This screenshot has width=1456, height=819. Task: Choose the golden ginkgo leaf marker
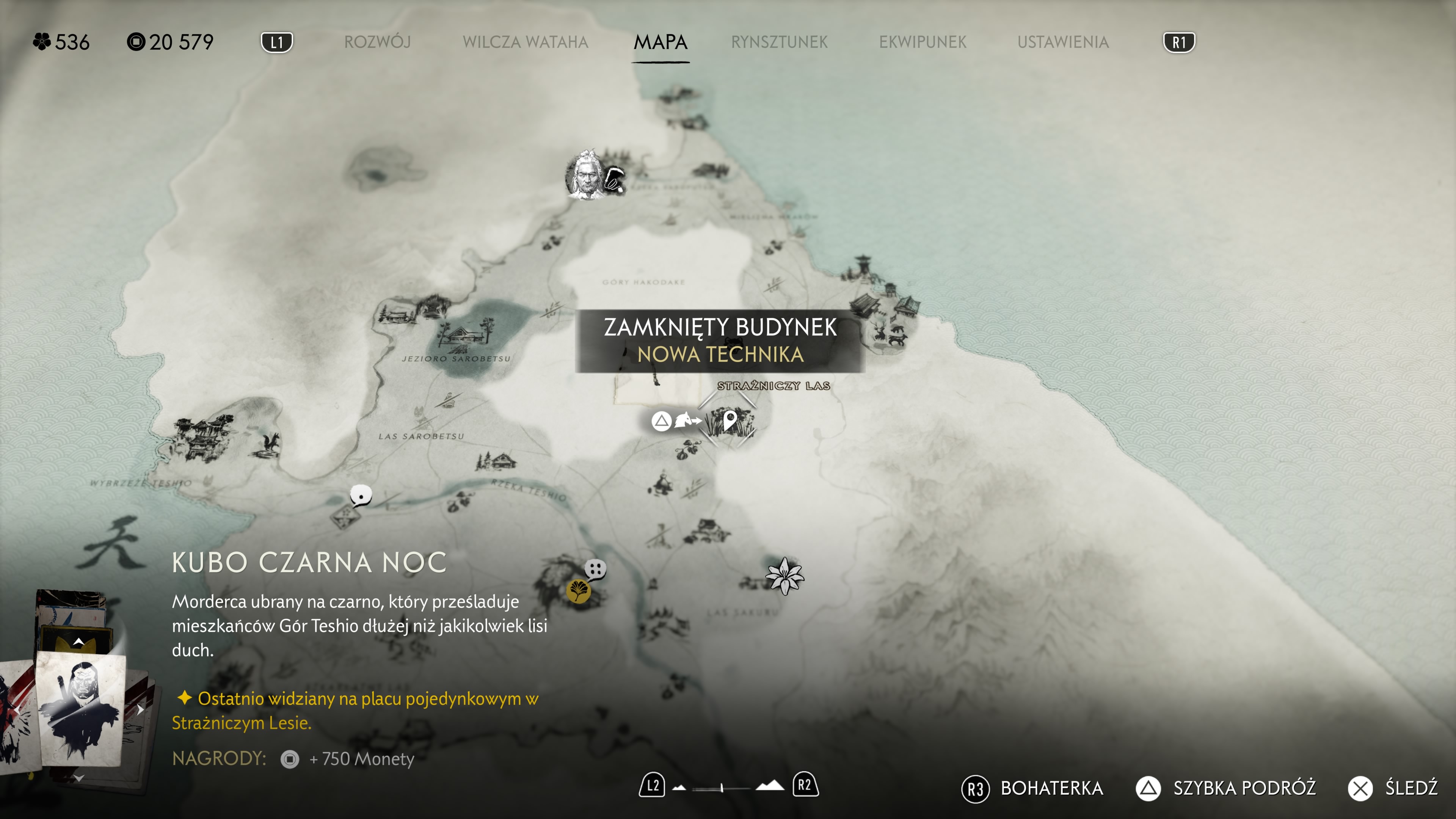[578, 591]
